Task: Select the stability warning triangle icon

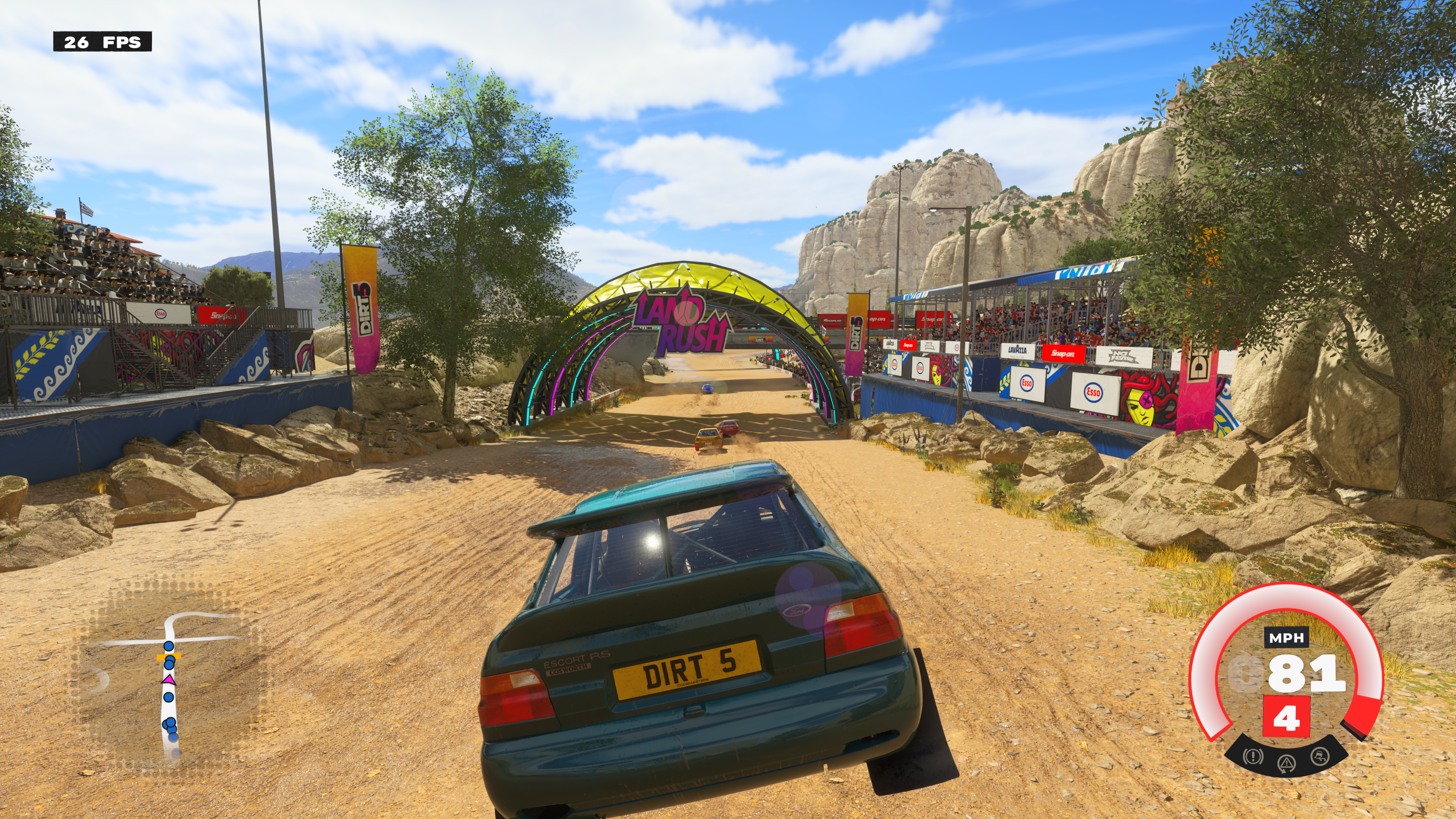Action: (1287, 763)
